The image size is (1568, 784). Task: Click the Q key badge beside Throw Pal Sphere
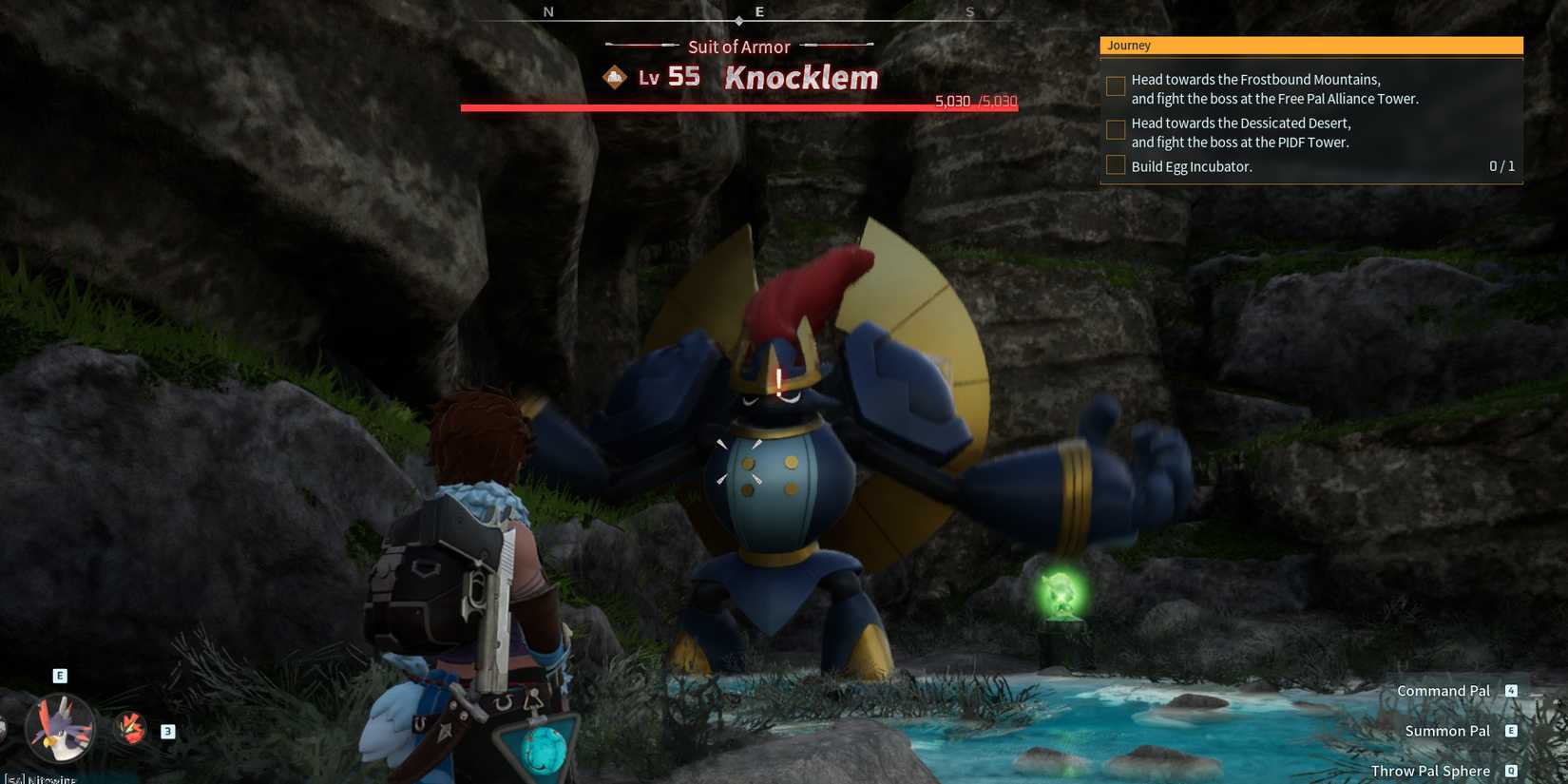pos(1511,771)
